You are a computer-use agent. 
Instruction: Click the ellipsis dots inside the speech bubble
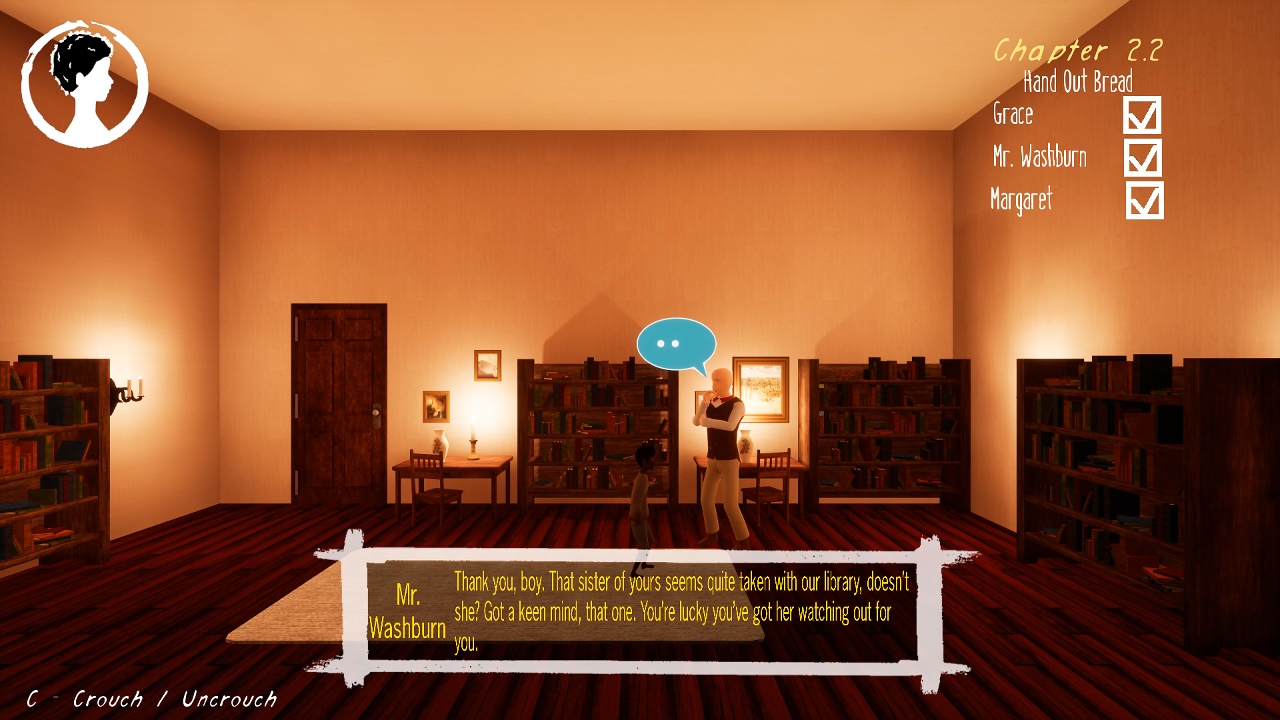pos(672,344)
